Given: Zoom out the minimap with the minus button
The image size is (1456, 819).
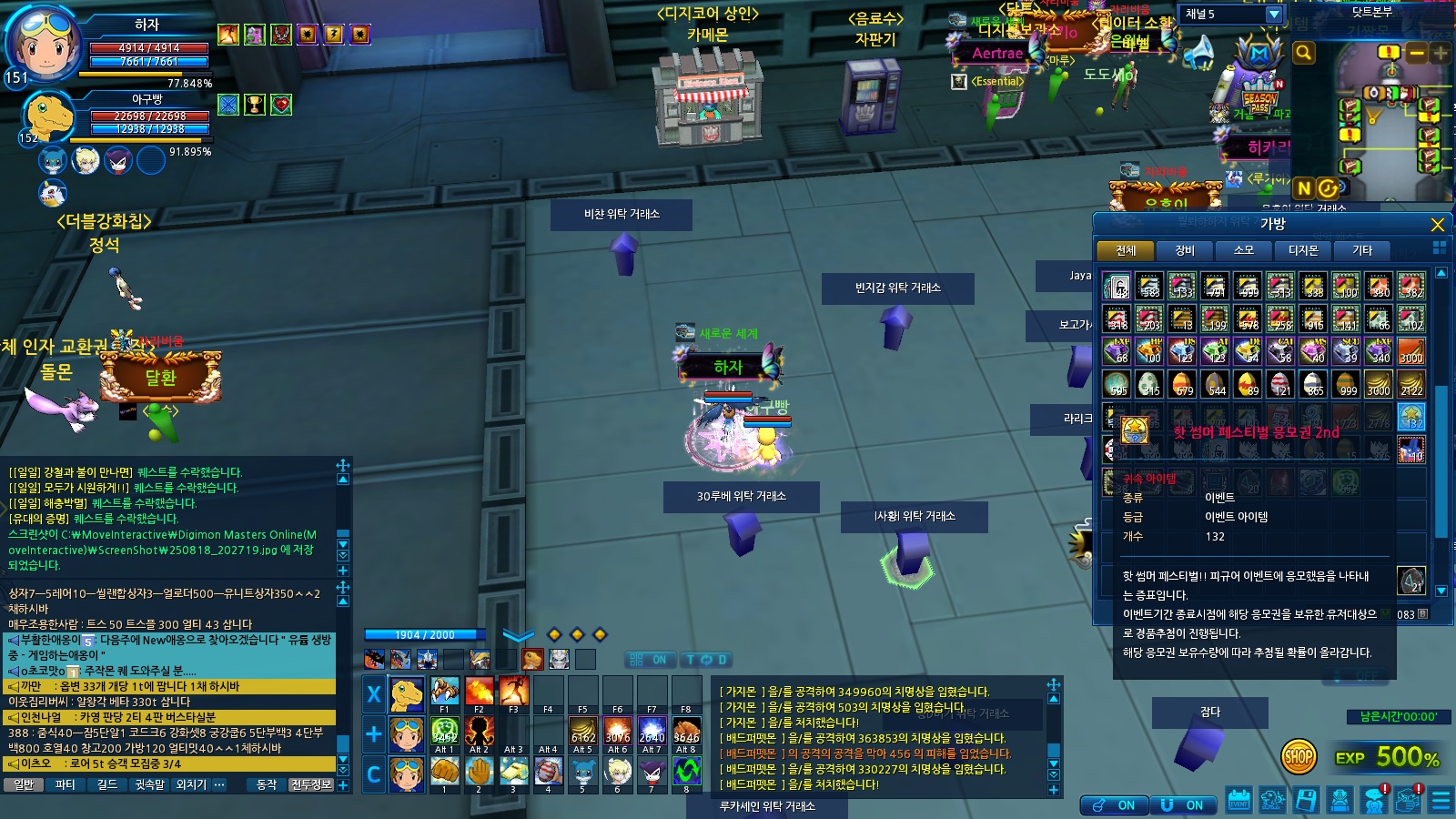Looking at the screenshot, I should pos(1416,53).
